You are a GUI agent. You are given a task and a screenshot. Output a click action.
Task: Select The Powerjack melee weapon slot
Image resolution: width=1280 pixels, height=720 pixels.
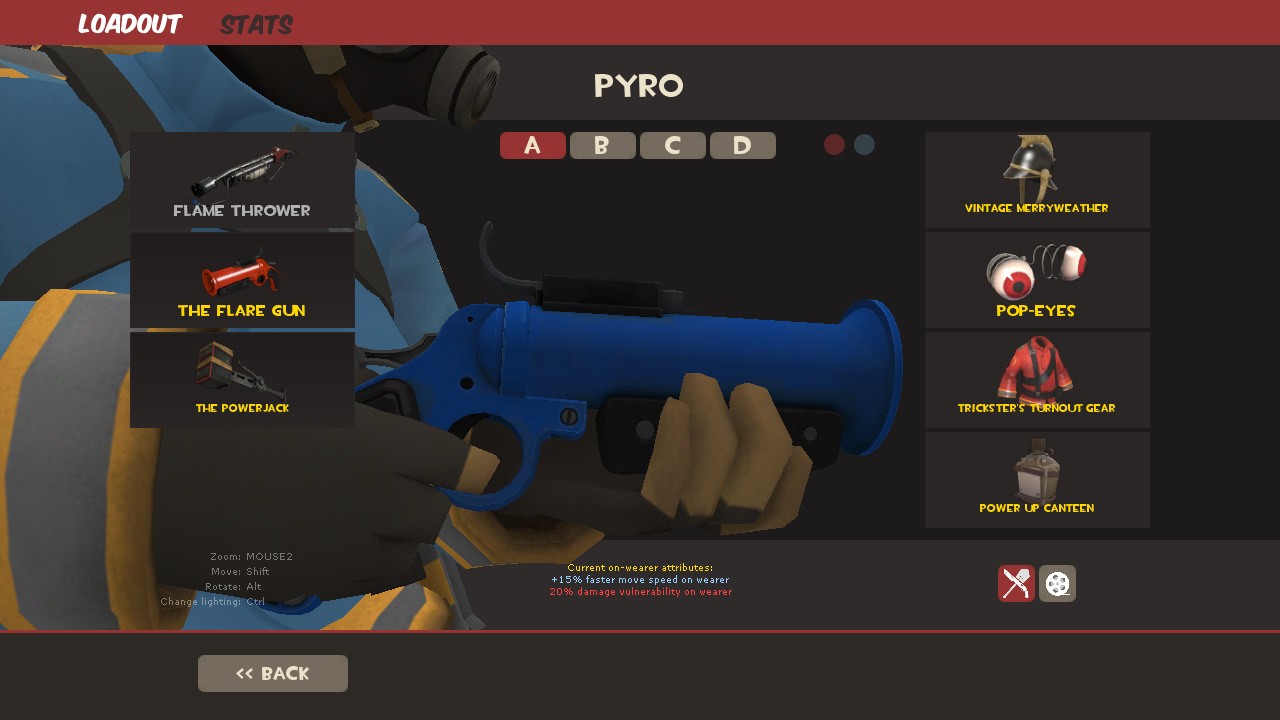[242, 380]
